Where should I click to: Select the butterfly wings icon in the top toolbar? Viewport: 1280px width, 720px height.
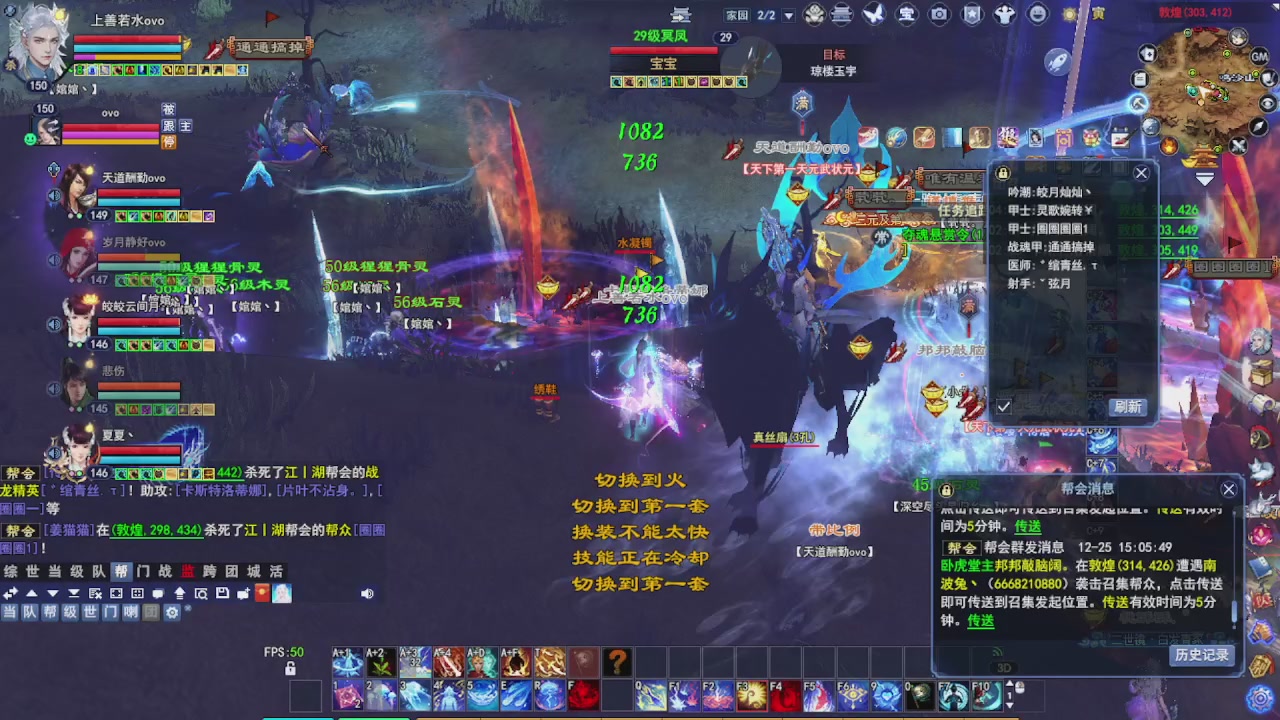[872, 13]
